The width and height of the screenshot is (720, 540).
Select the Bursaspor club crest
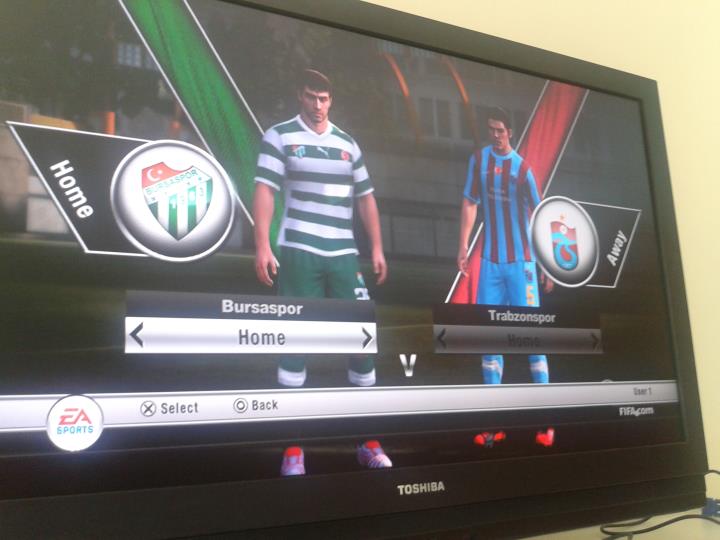click(x=173, y=199)
